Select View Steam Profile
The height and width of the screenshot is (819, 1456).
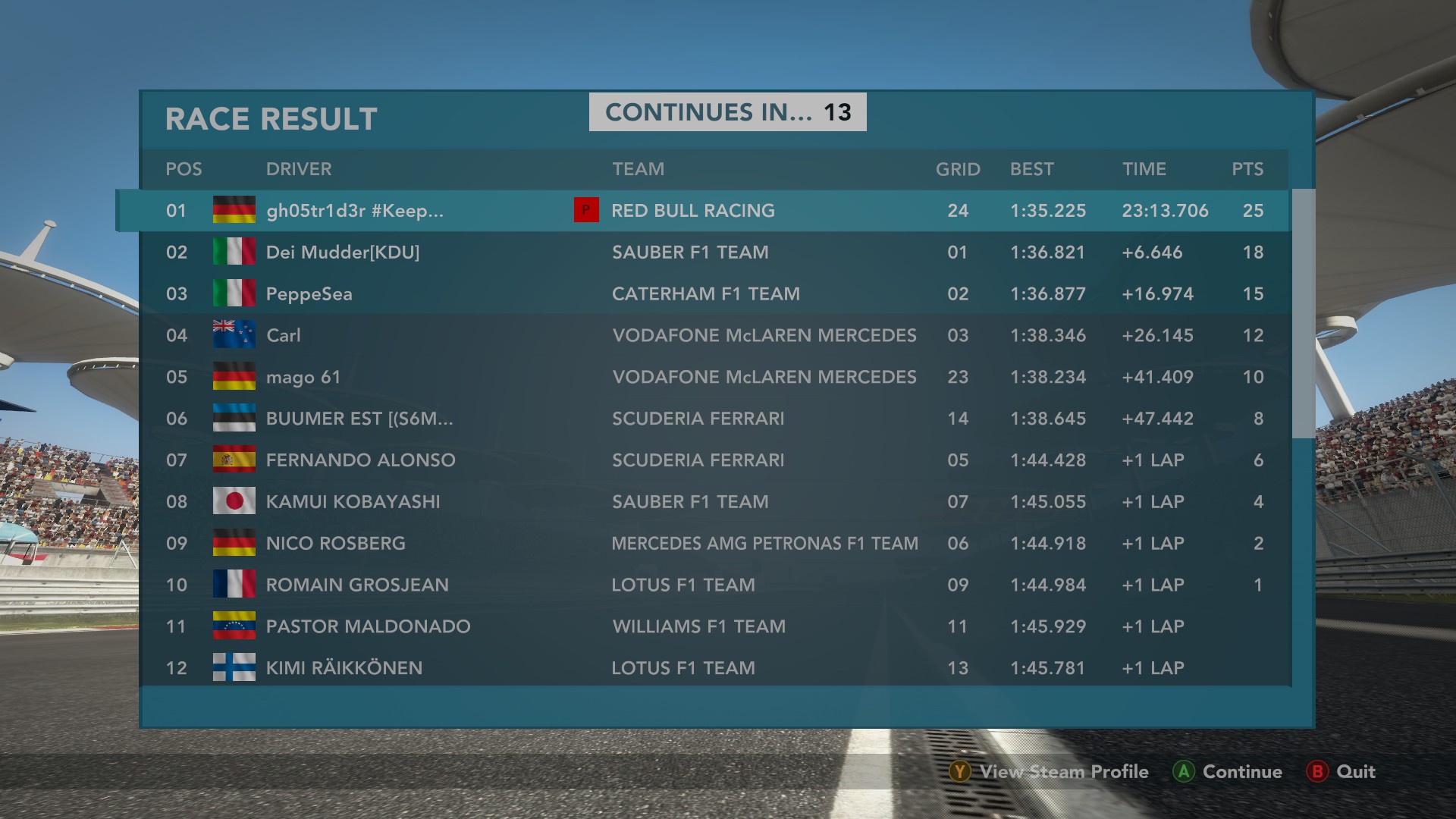coord(1063,772)
